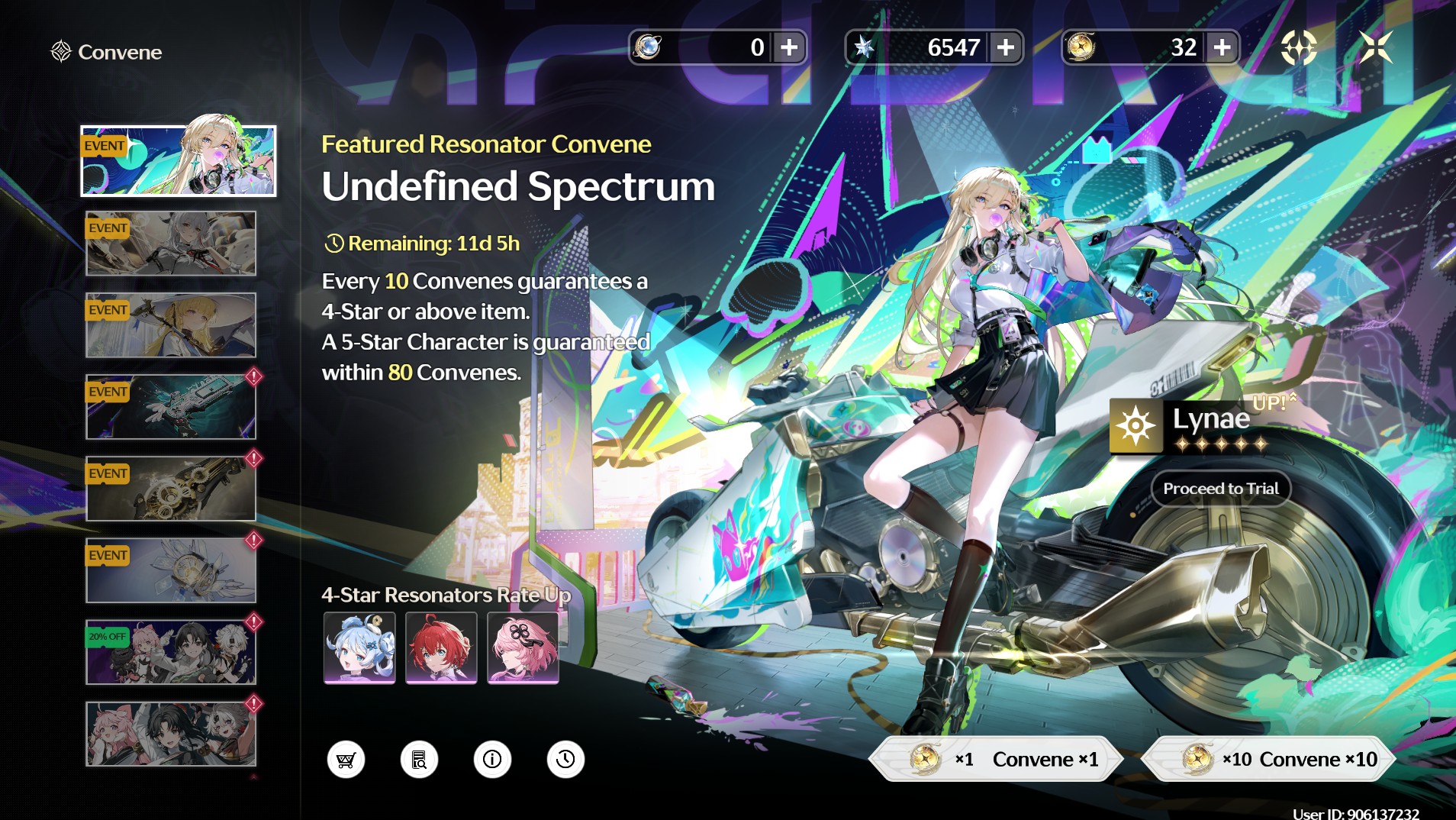Open the shopping cart store icon
The height and width of the screenshot is (820, 1456).
346,760
